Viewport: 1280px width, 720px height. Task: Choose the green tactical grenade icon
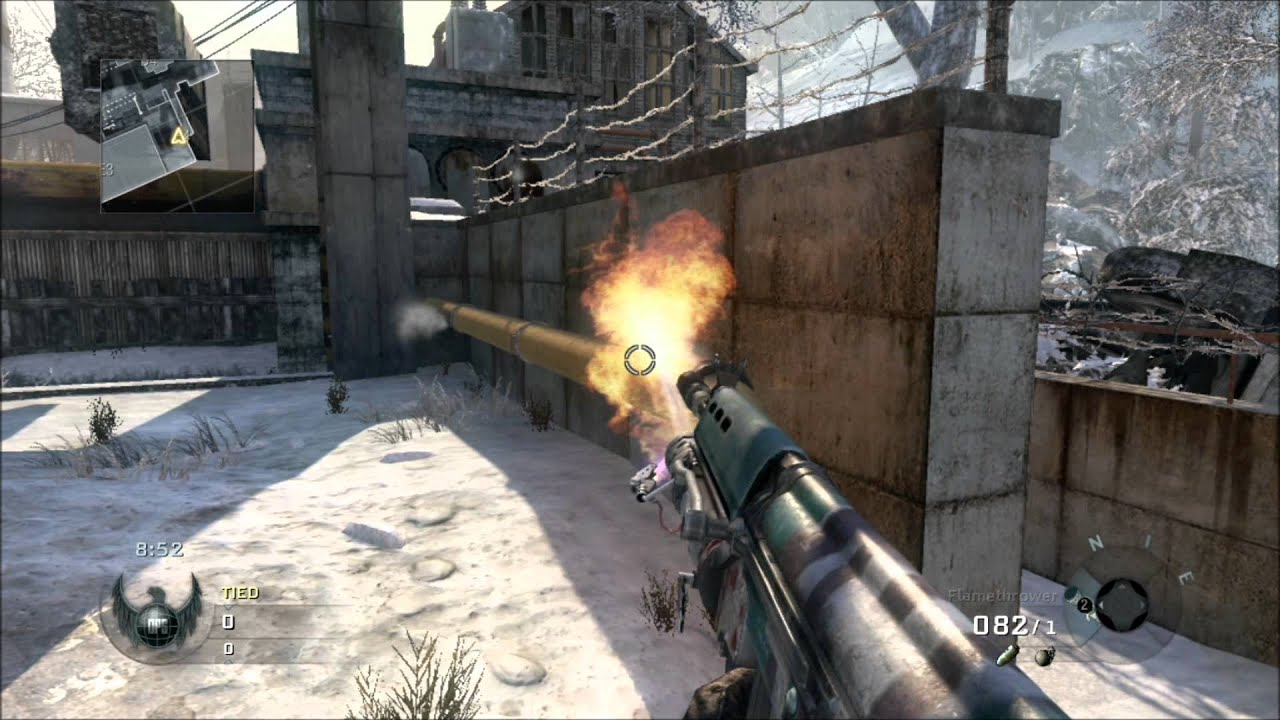point(1008,655)
